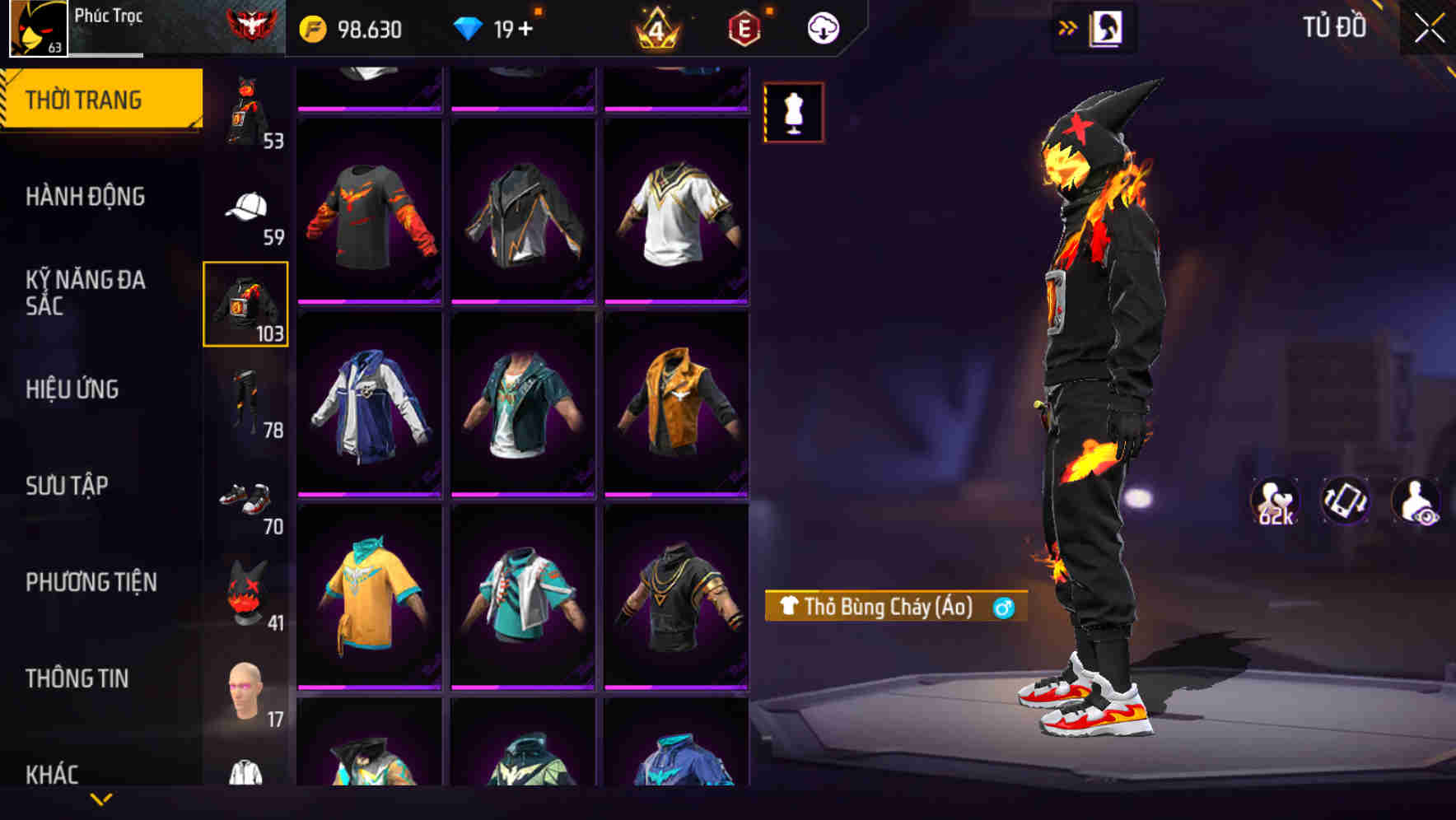The height and width of the screenshot is (820, 1456).
Task: Toggle the mannequin preview display
Action: [793, 113]
